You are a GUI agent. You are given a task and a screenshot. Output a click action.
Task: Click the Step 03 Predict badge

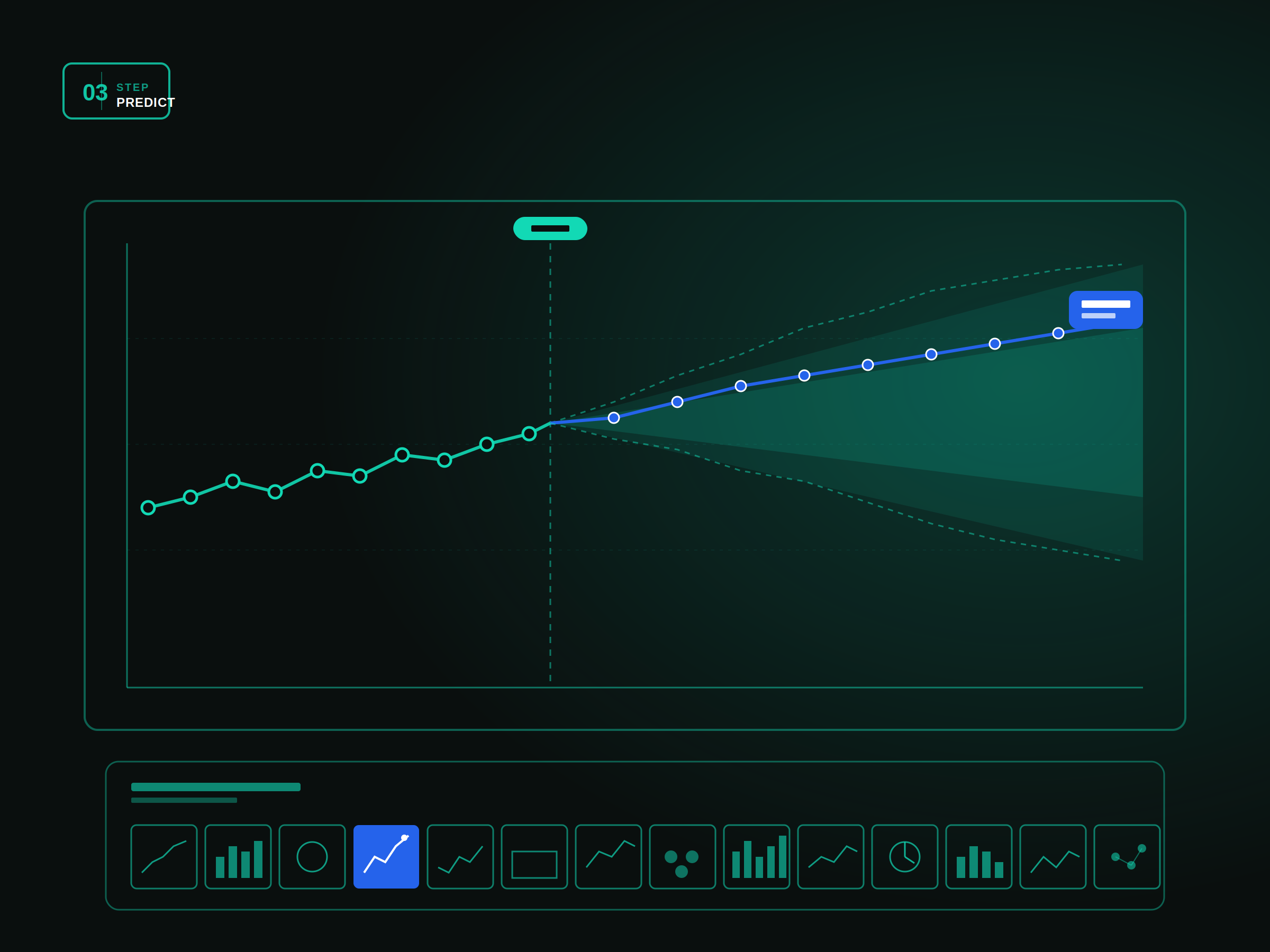click(116, 91)
